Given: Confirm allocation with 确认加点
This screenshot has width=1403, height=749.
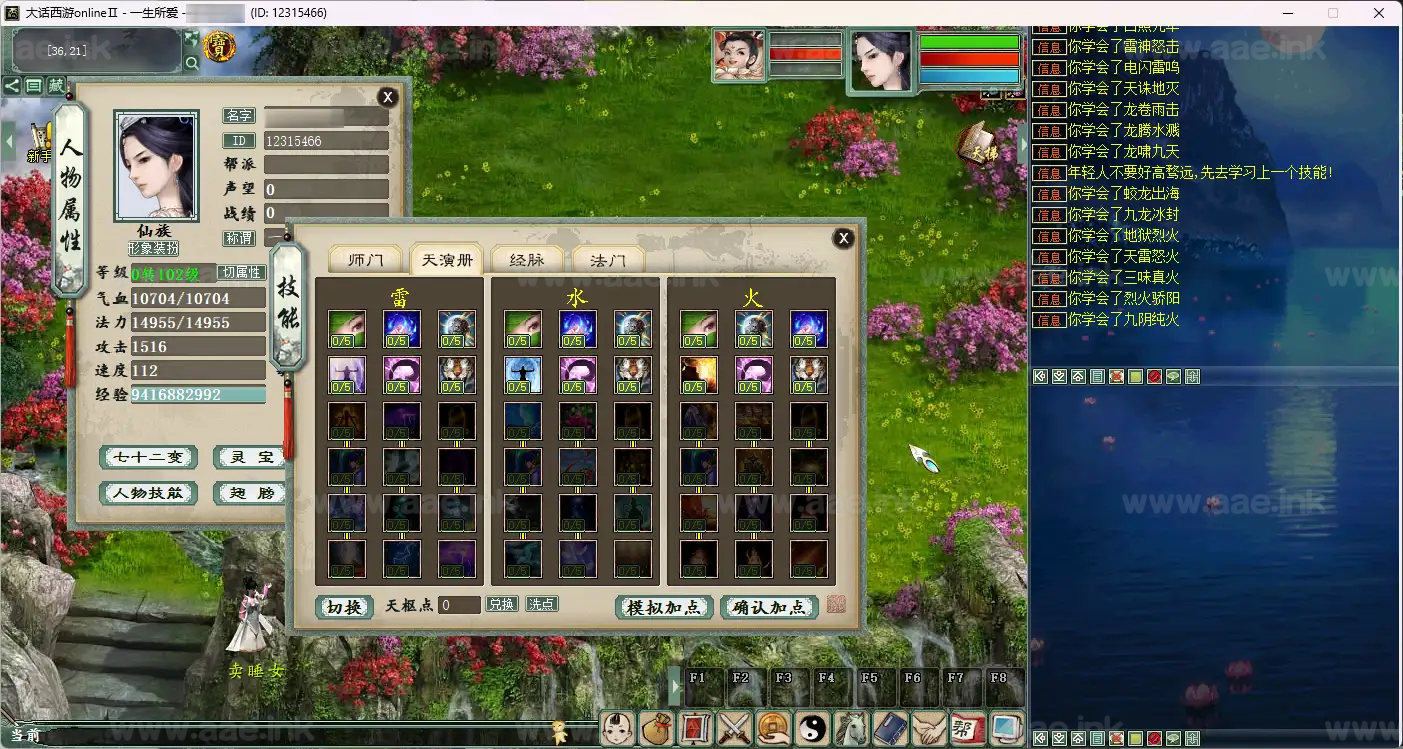Looking at the screenshot, I should (769, 607).
